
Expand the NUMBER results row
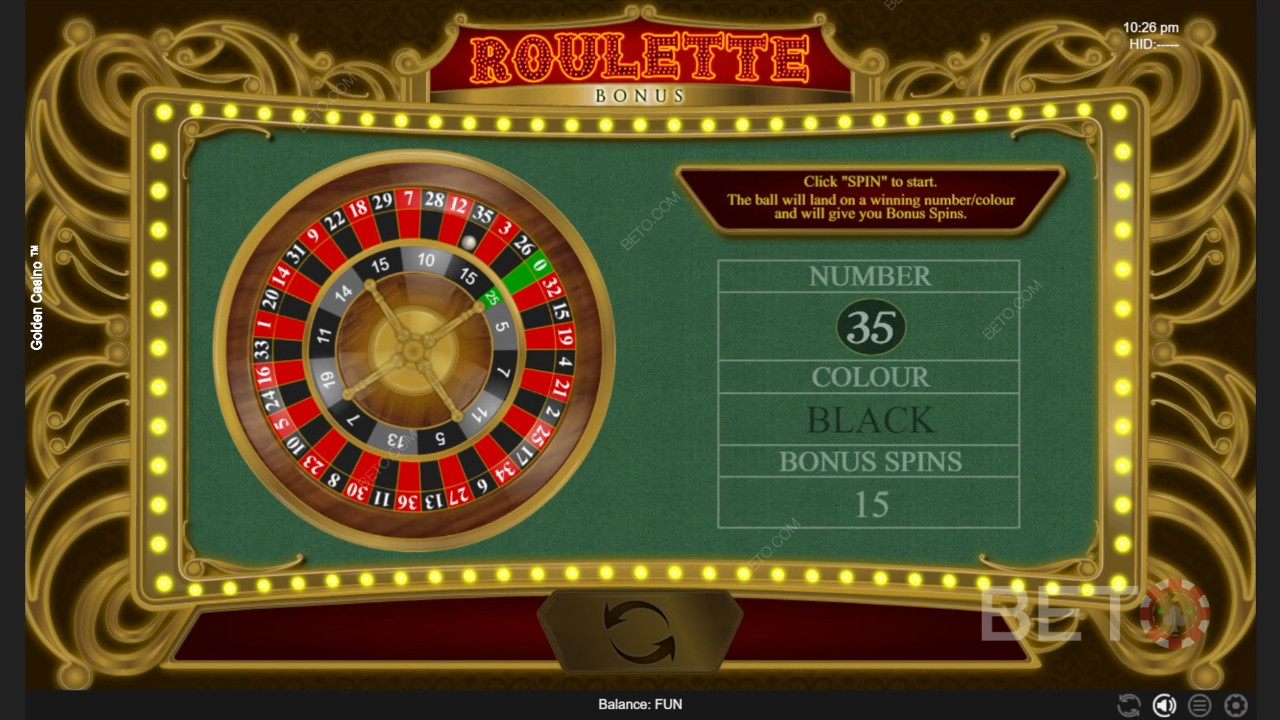click(x=868, y=276)
